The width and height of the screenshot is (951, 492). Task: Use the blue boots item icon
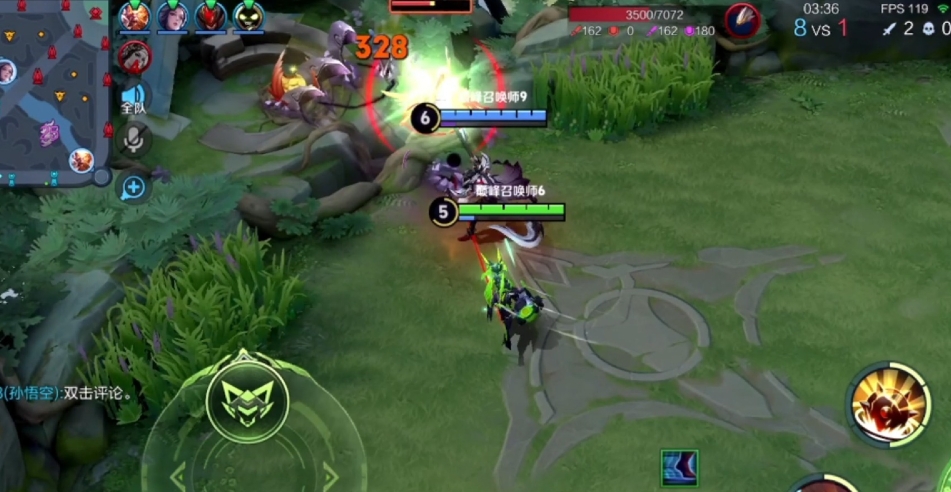pos(679,467)
